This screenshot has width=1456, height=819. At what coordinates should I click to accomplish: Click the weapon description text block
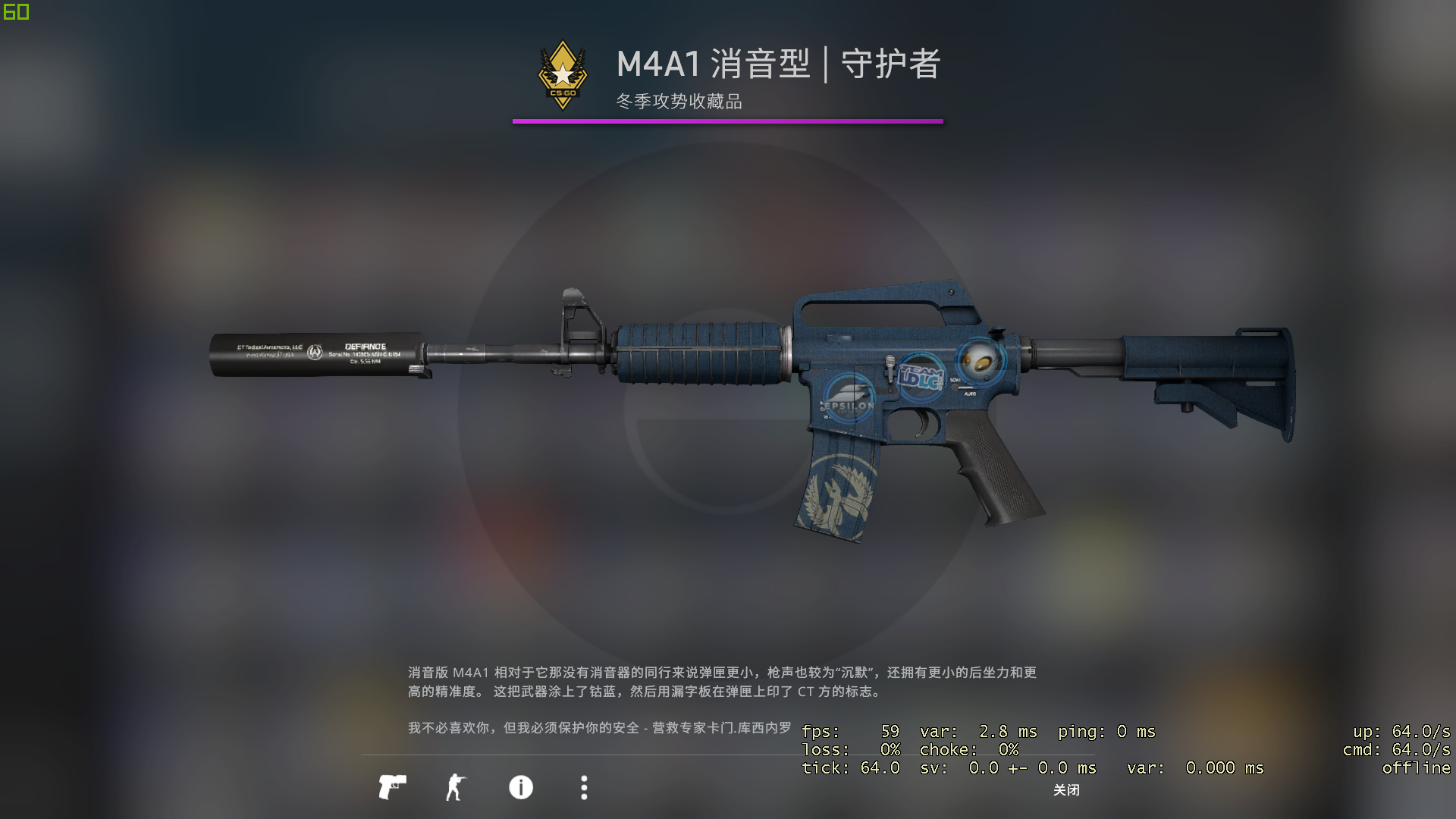[x=720, y=681]
